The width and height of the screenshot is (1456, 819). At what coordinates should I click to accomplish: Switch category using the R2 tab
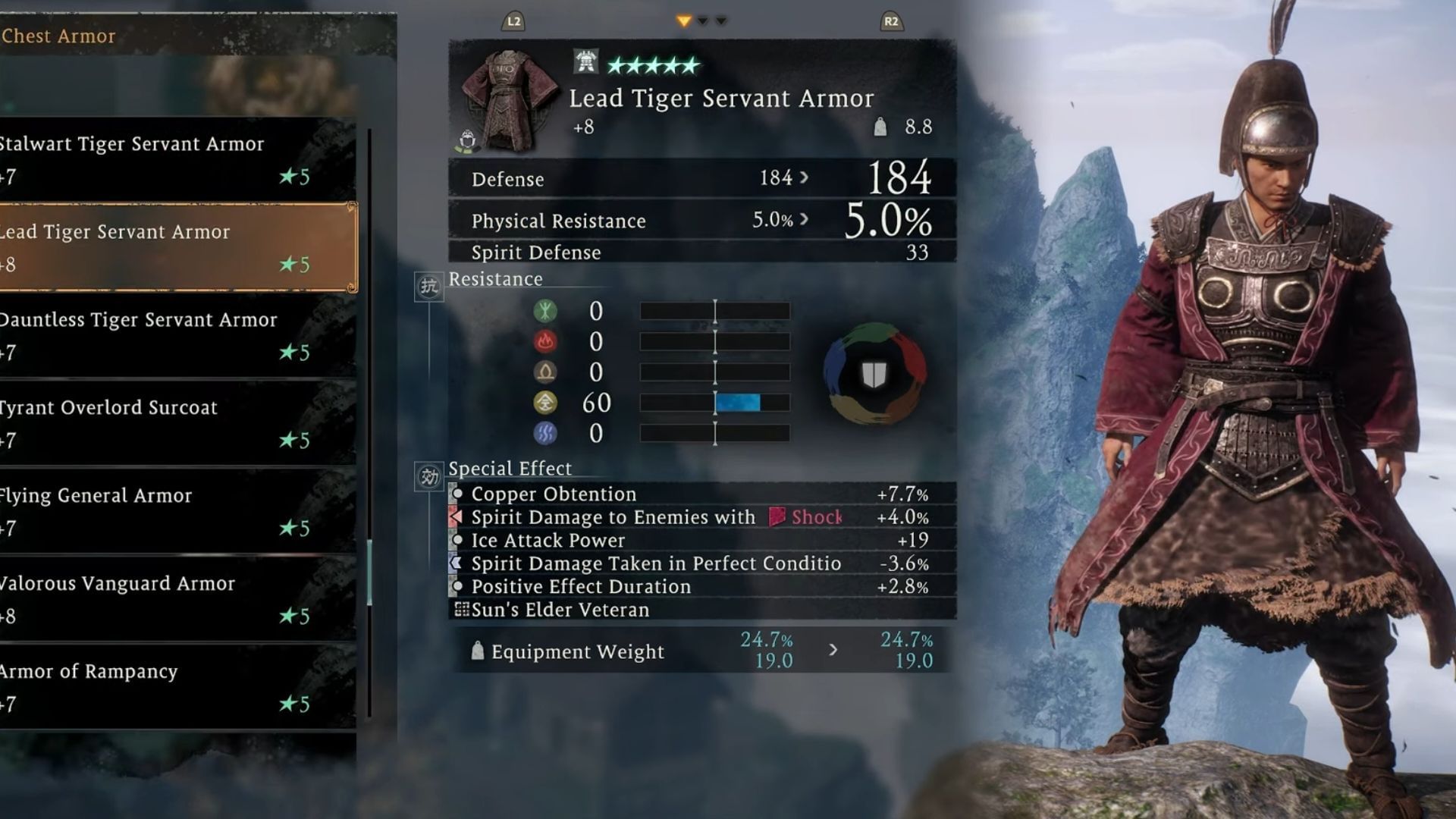pos(891,23)
